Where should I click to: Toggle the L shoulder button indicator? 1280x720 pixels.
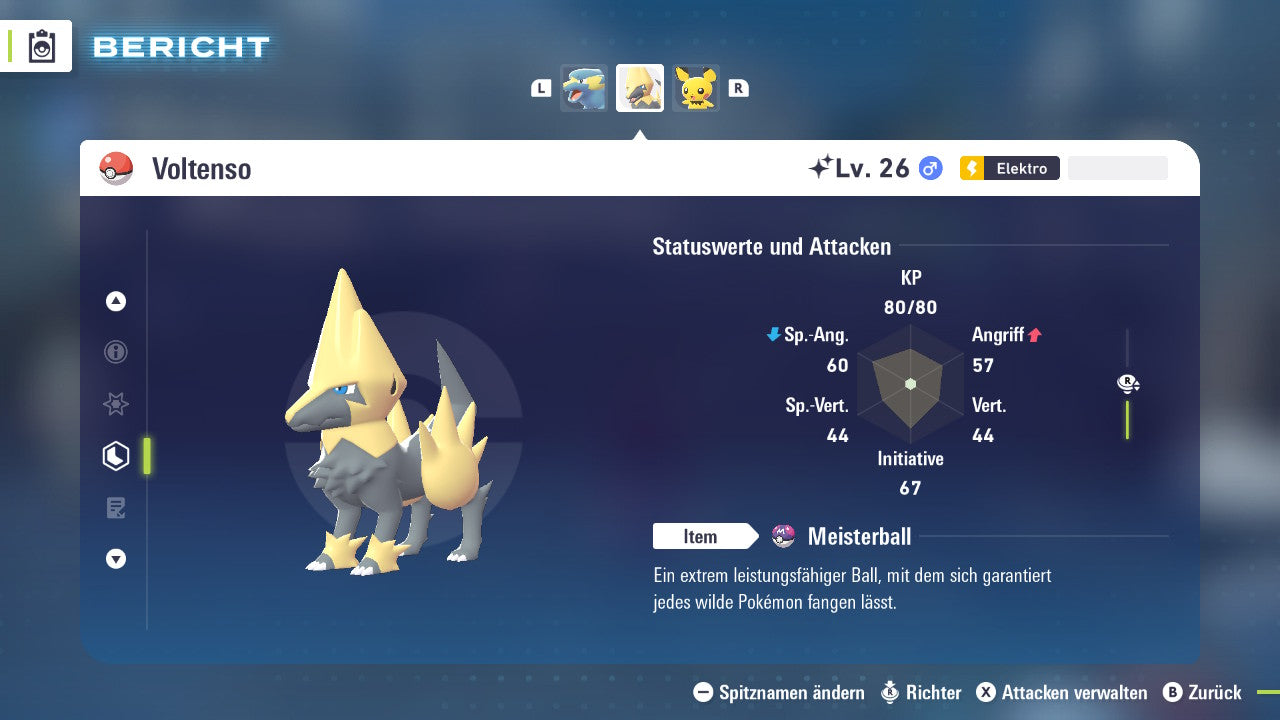tap(540, 88)
